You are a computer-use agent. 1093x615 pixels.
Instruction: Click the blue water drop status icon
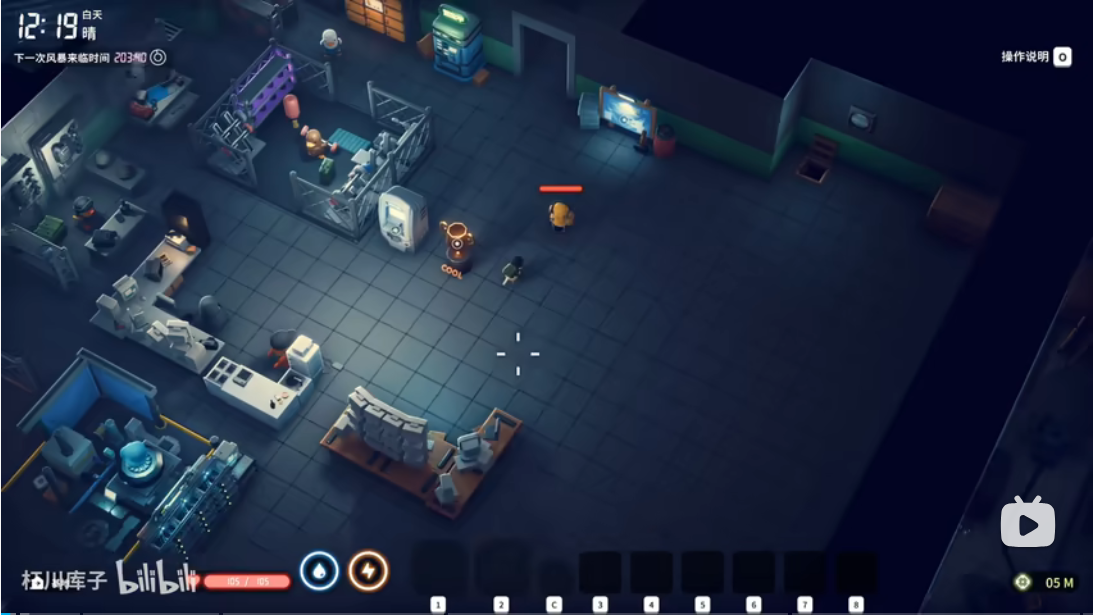pos(320,571)
